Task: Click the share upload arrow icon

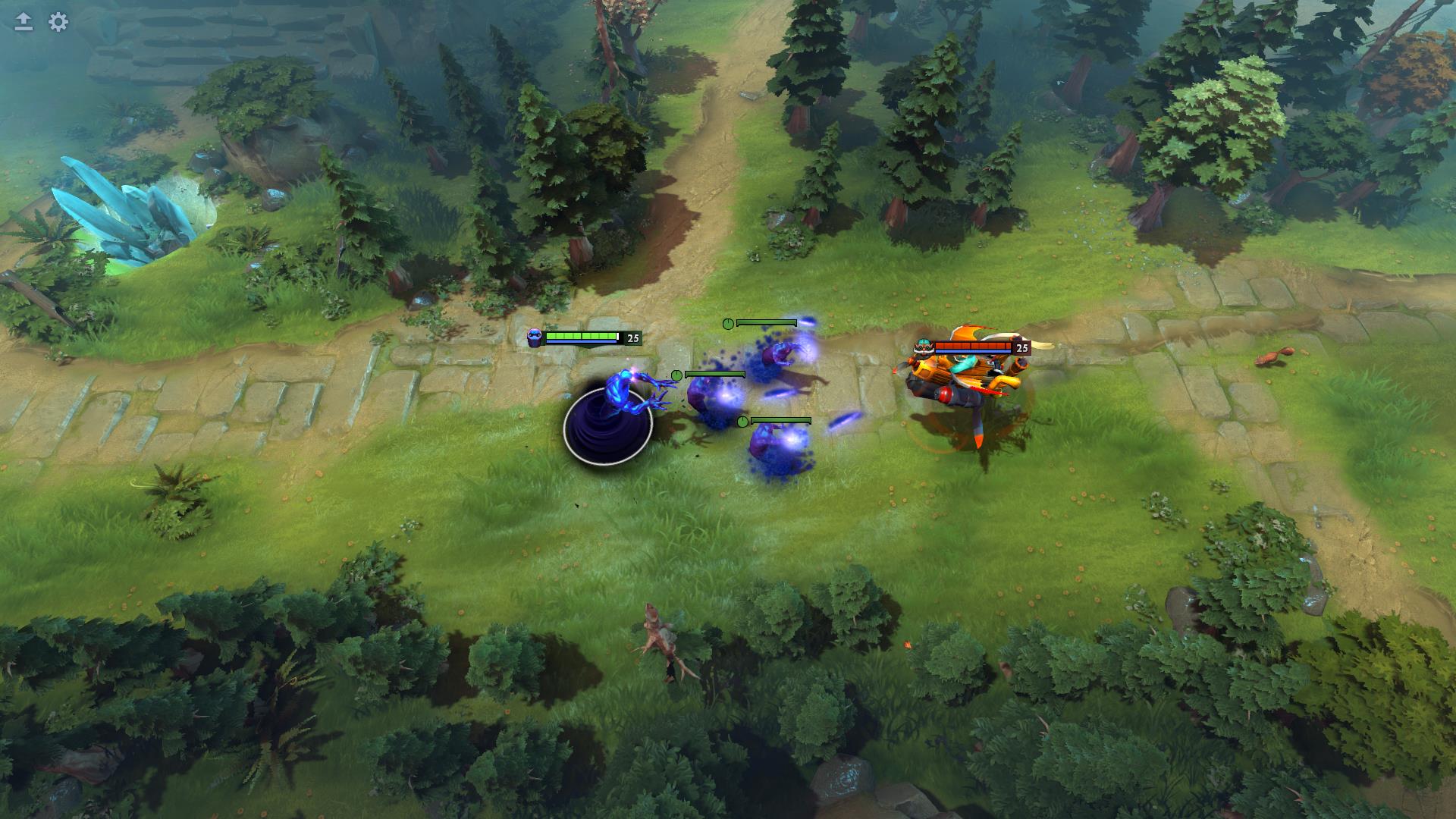Action: [x=22, y=20]
